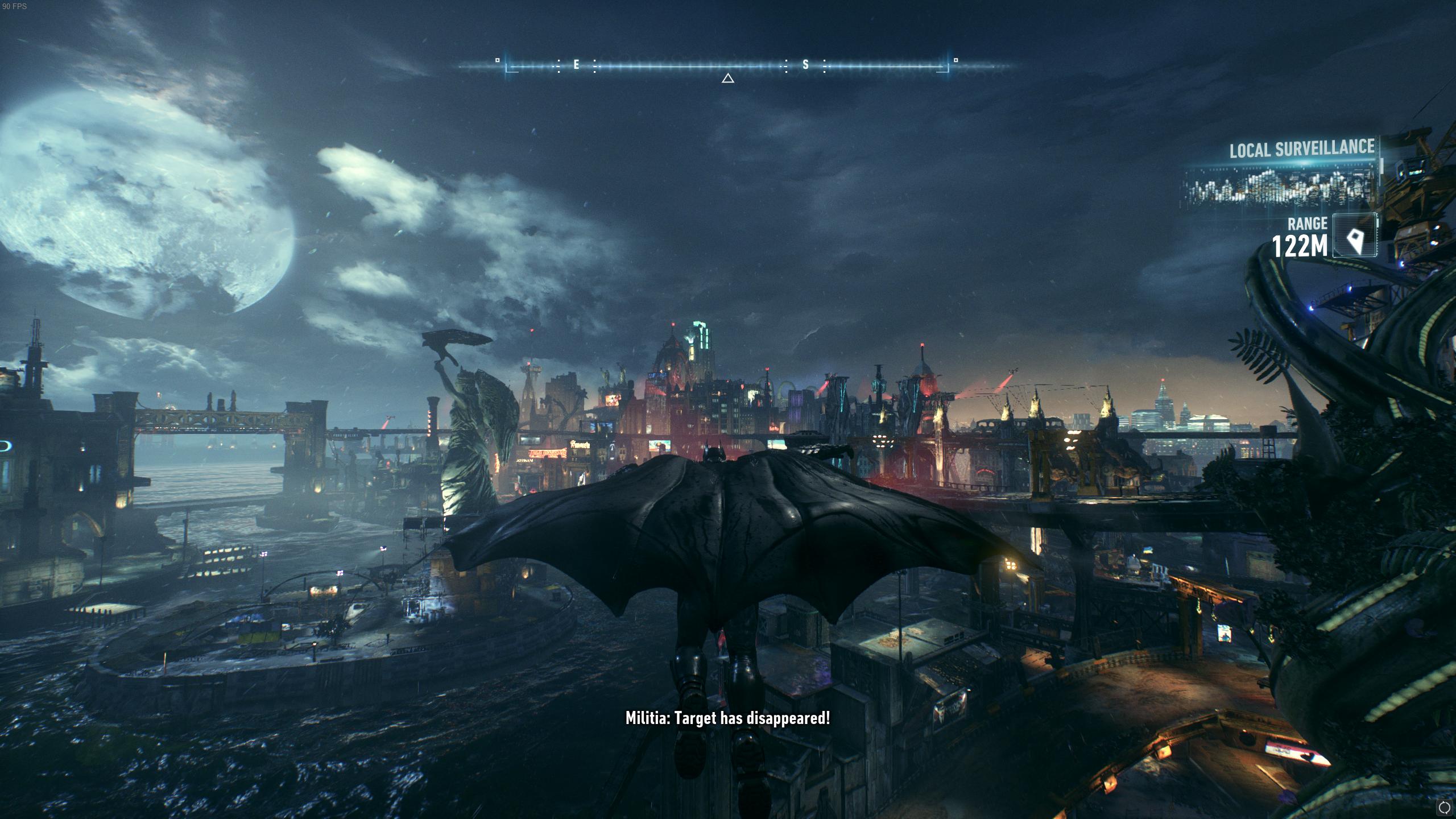Click the triangle heading pointer under the compass
1456x819 pixels.
727,78
